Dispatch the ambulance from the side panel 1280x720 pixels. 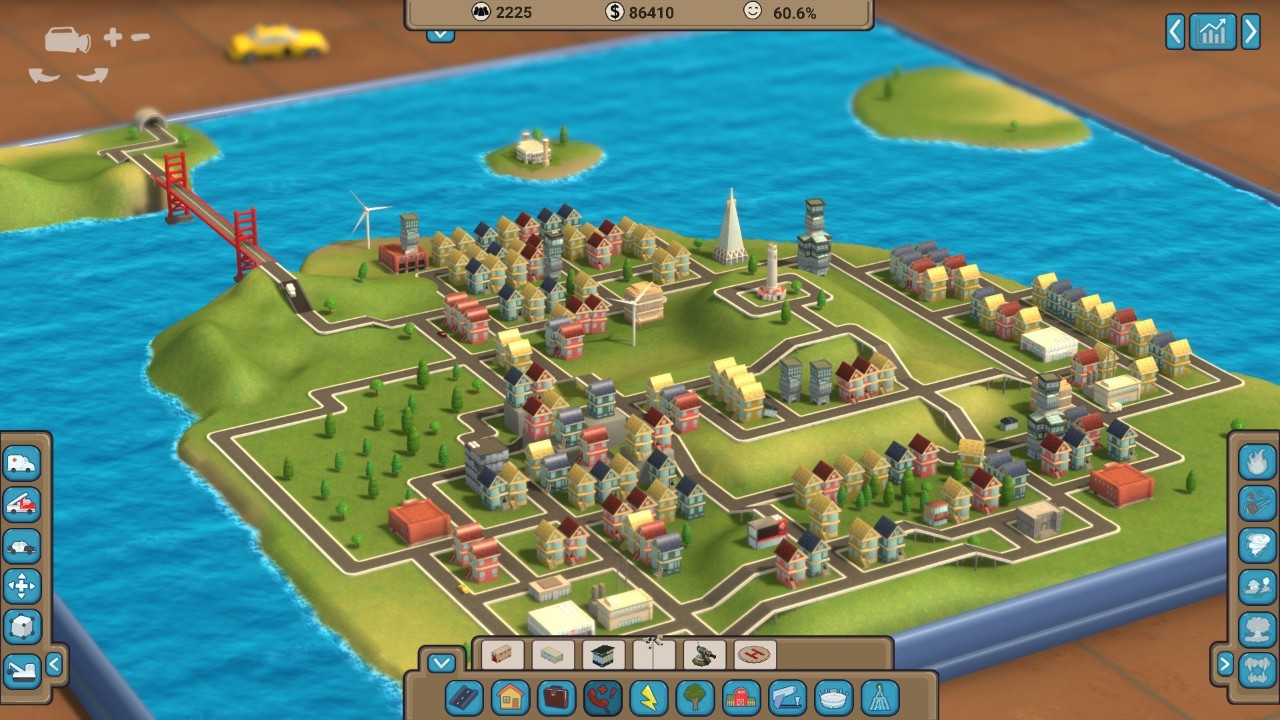[x=22, y=463]
